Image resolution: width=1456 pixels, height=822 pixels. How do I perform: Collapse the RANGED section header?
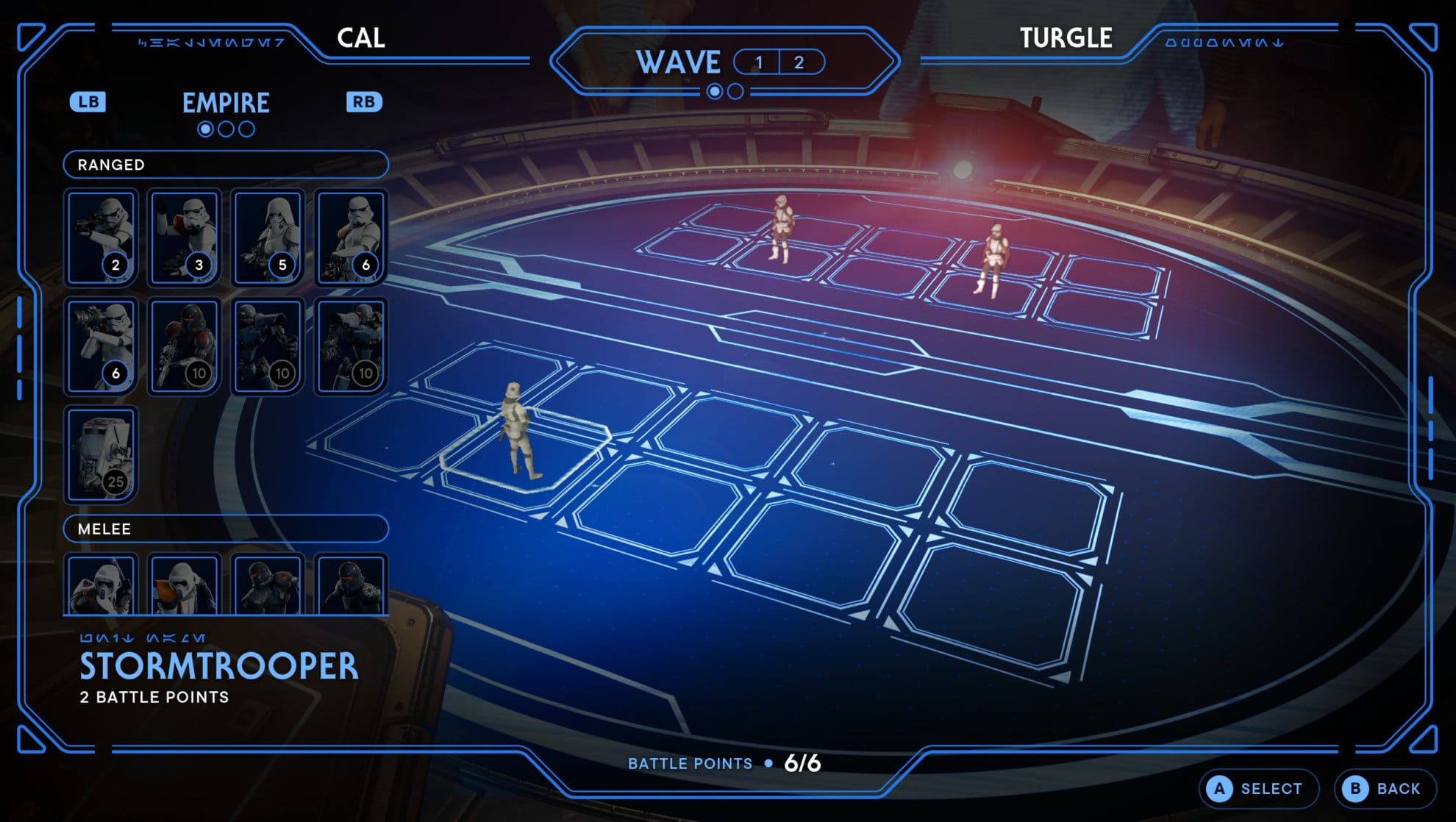point(226,165)
